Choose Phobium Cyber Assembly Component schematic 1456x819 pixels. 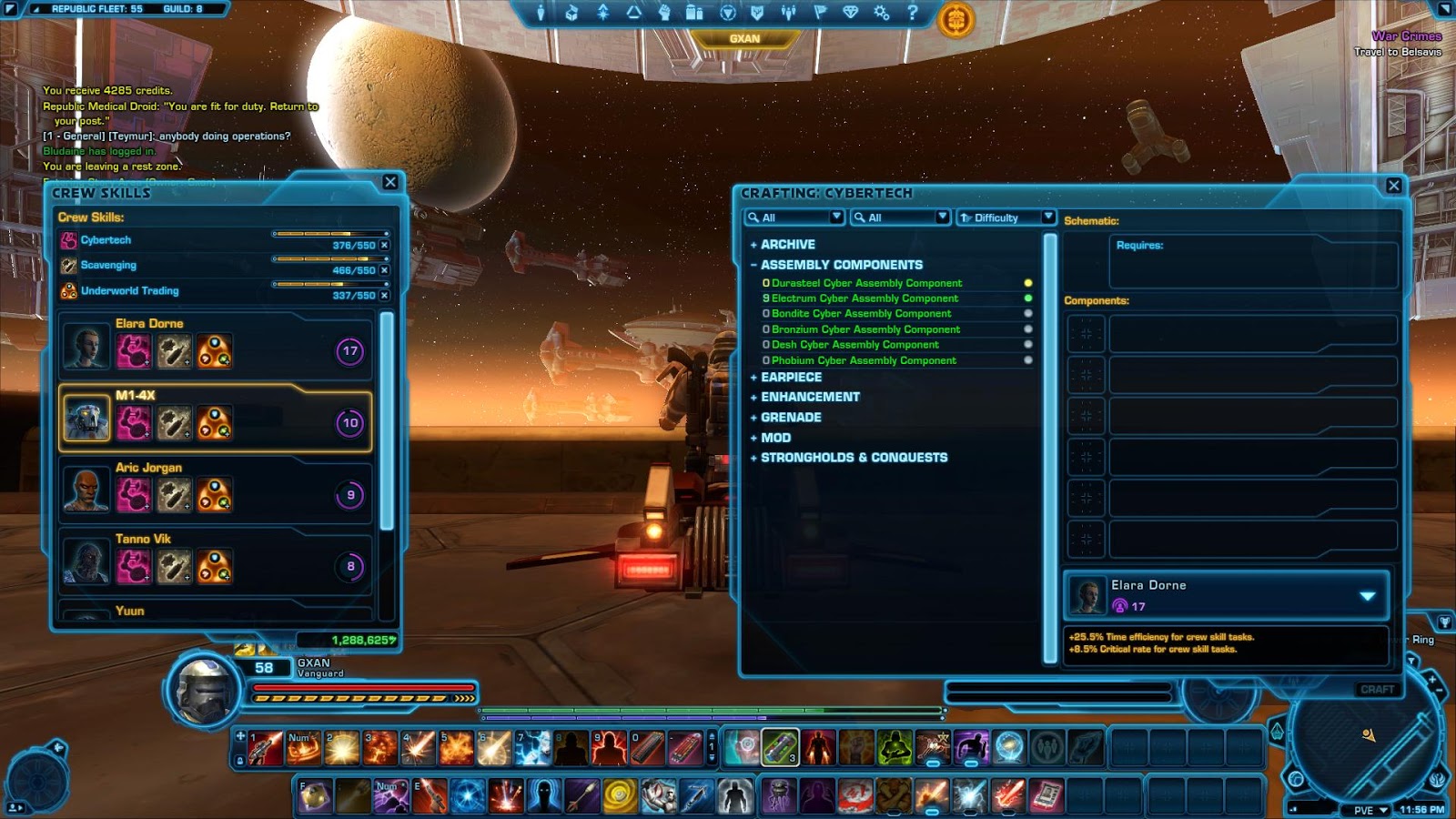pos(864,360)
